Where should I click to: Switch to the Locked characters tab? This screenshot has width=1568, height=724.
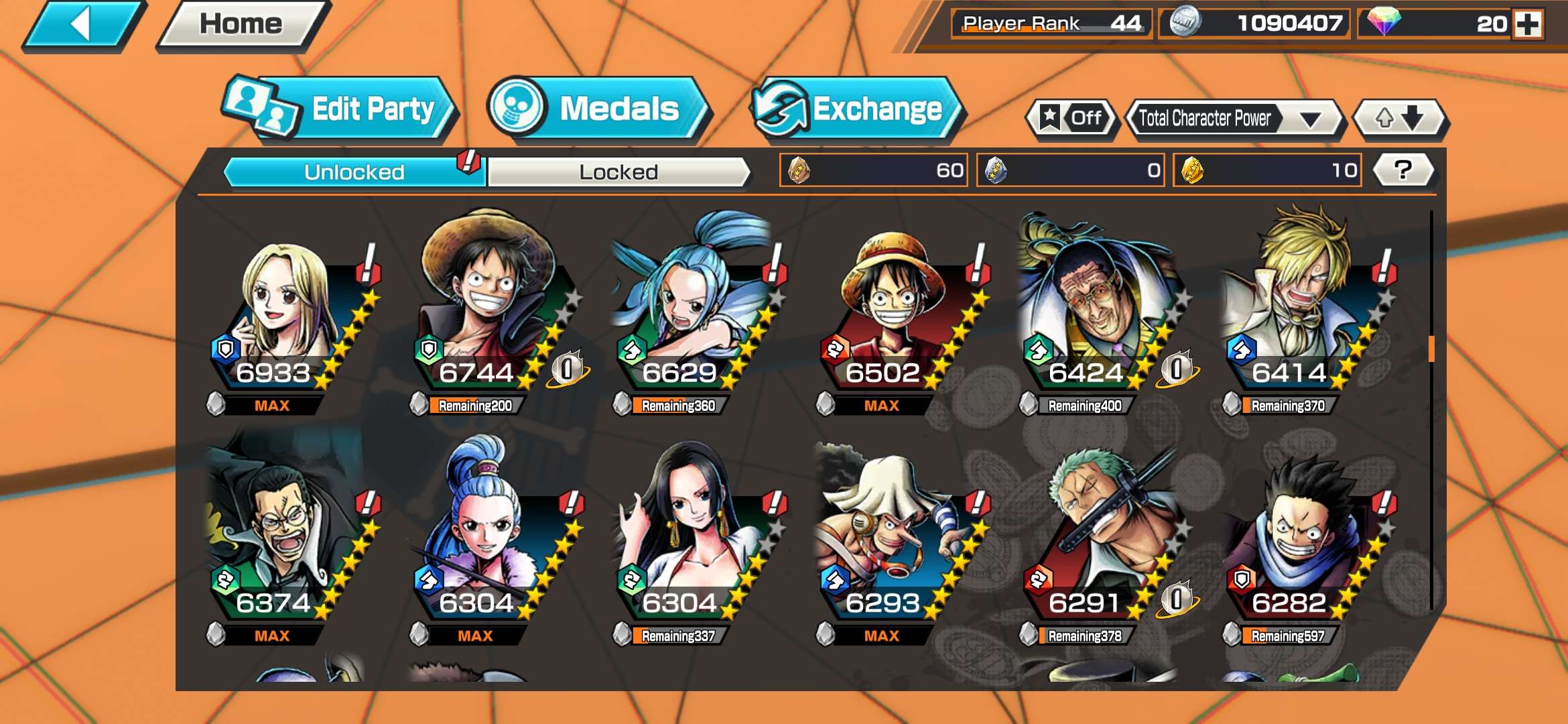click(x=616, y=172)
